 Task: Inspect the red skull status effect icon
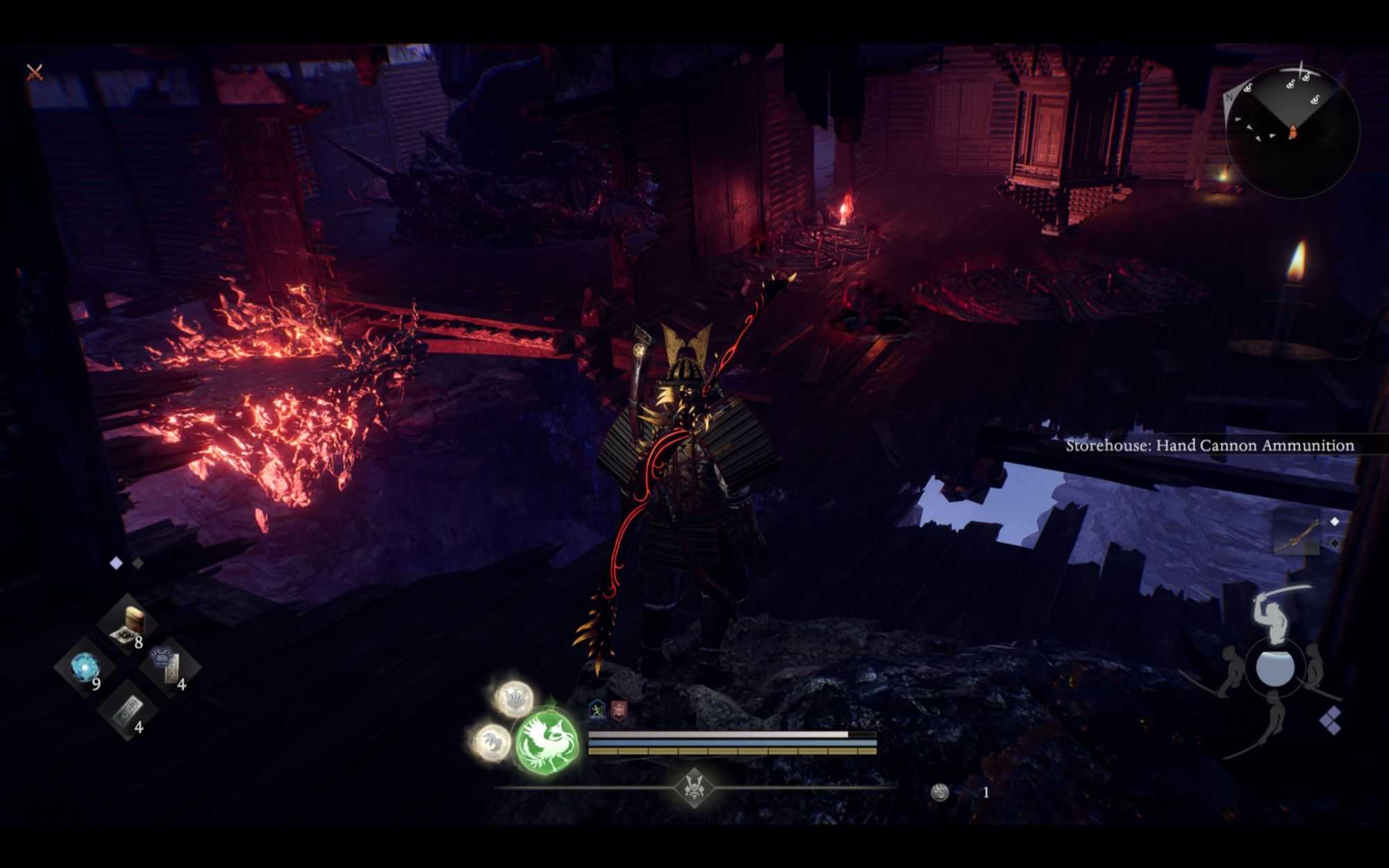point(619,710)
